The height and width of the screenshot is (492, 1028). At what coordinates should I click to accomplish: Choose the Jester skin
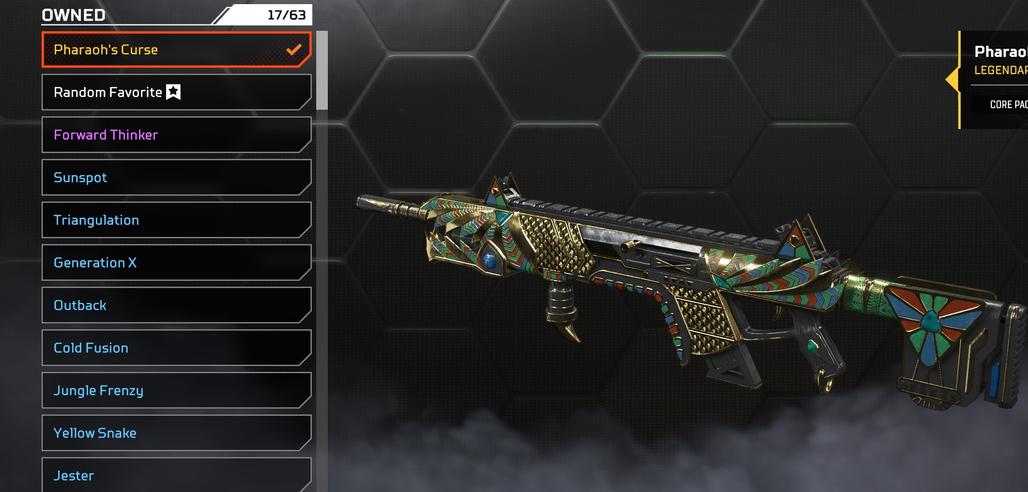[x=176, y=475]
